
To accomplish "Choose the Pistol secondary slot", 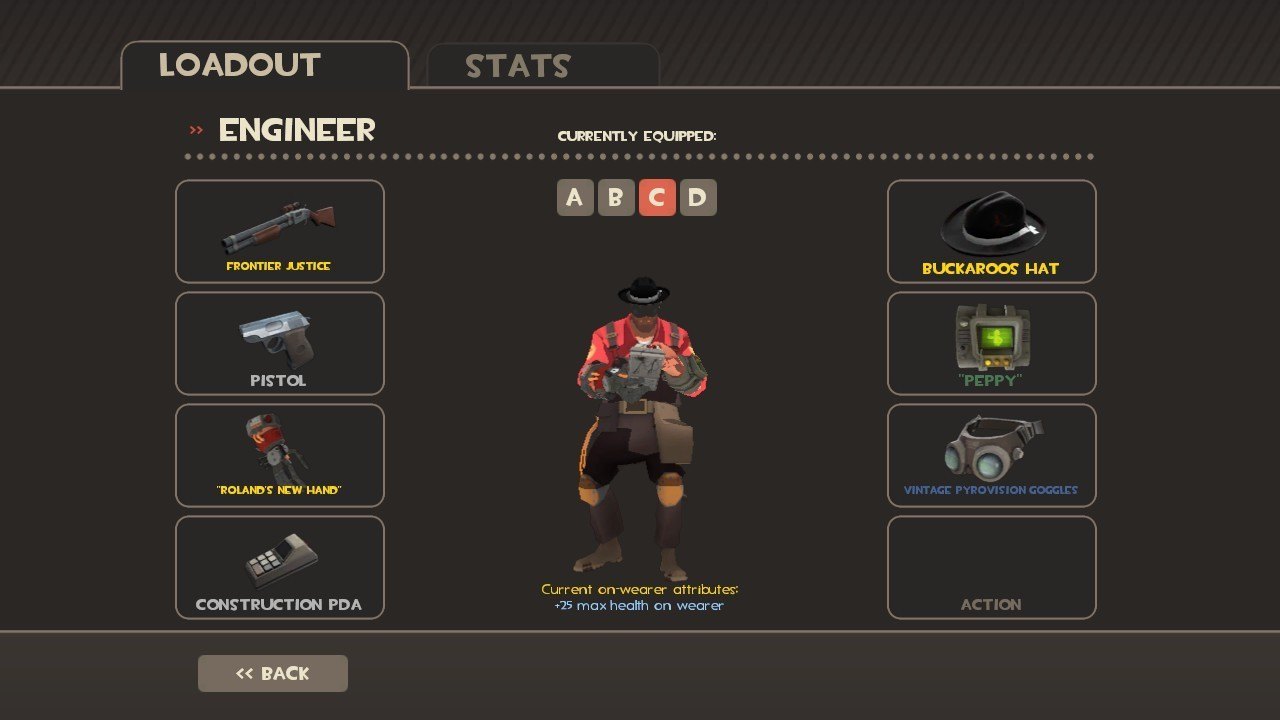I will tap(280, 344).
